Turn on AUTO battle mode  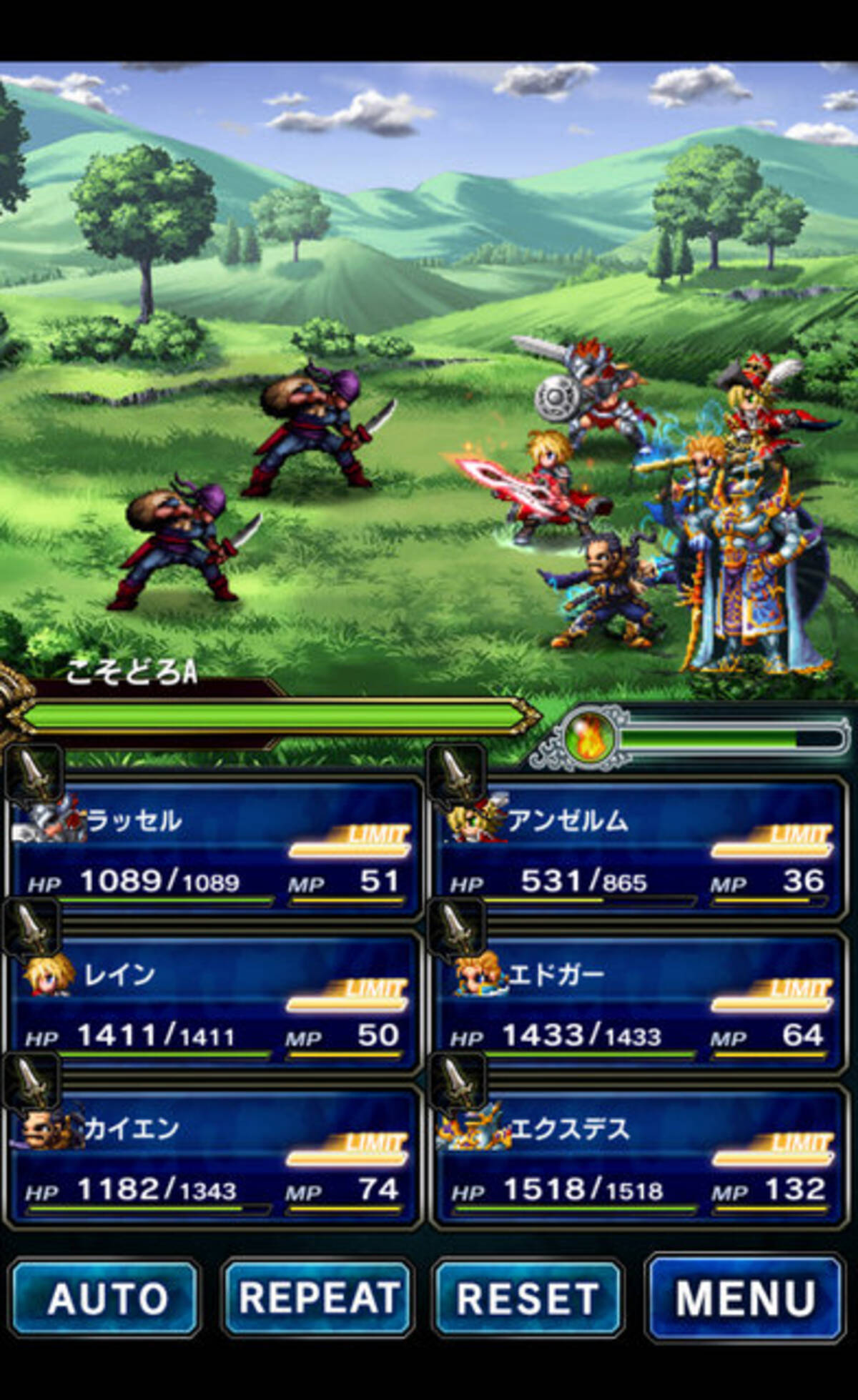(x=105, y=1297)
